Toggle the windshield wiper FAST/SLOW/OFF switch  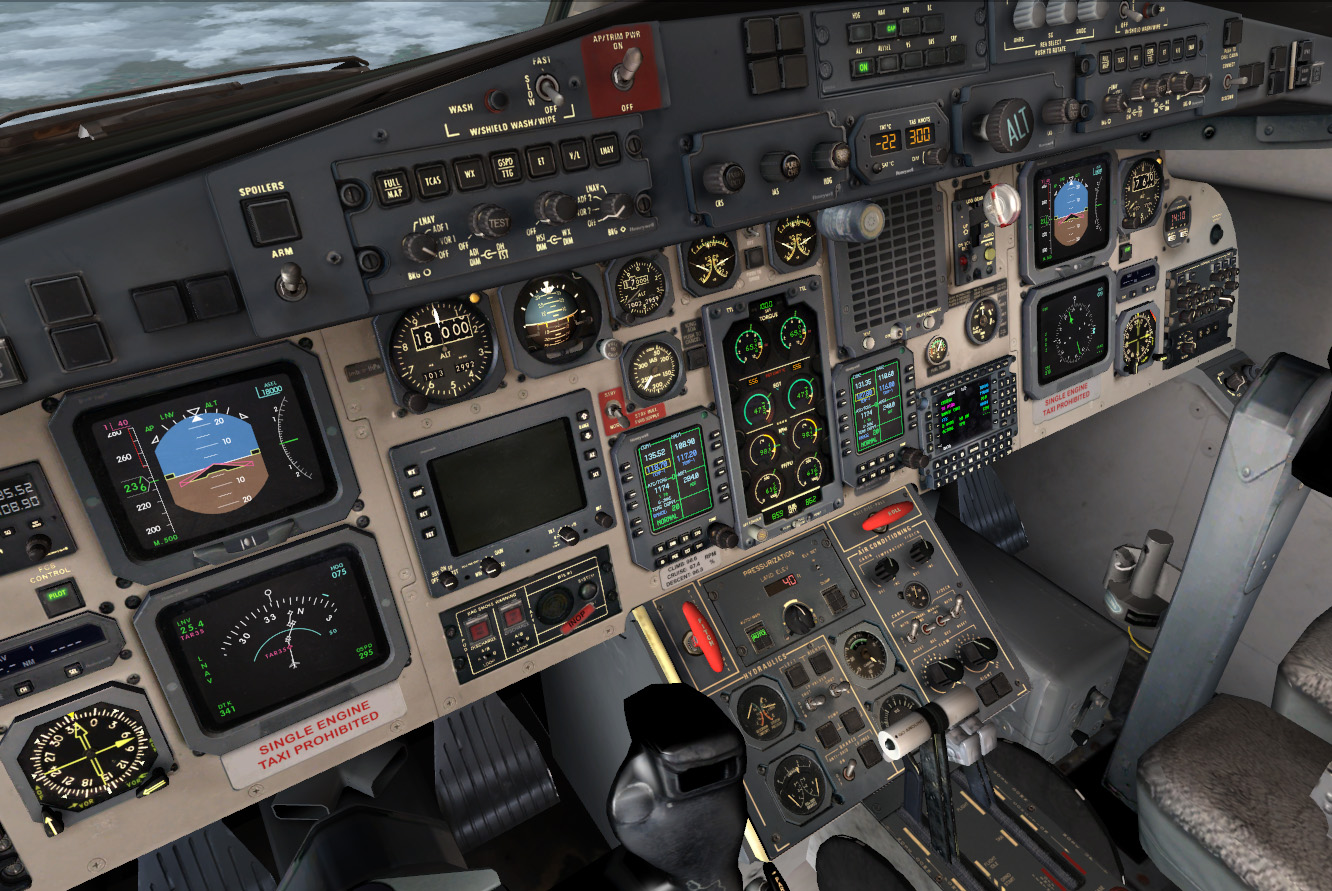pos(548,88)
